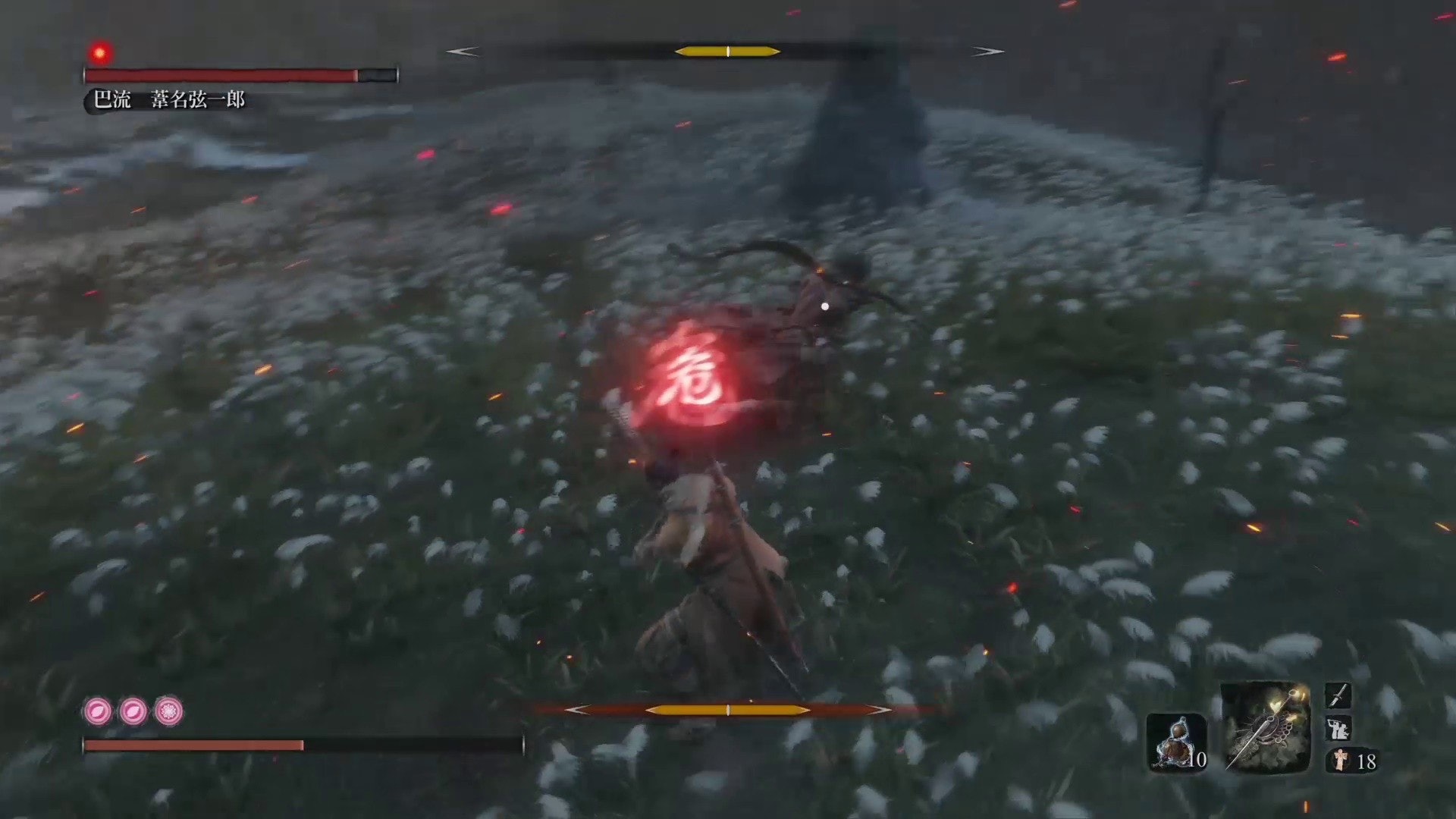Choose the ninjutsu two-figures icon

[1338, 728]
